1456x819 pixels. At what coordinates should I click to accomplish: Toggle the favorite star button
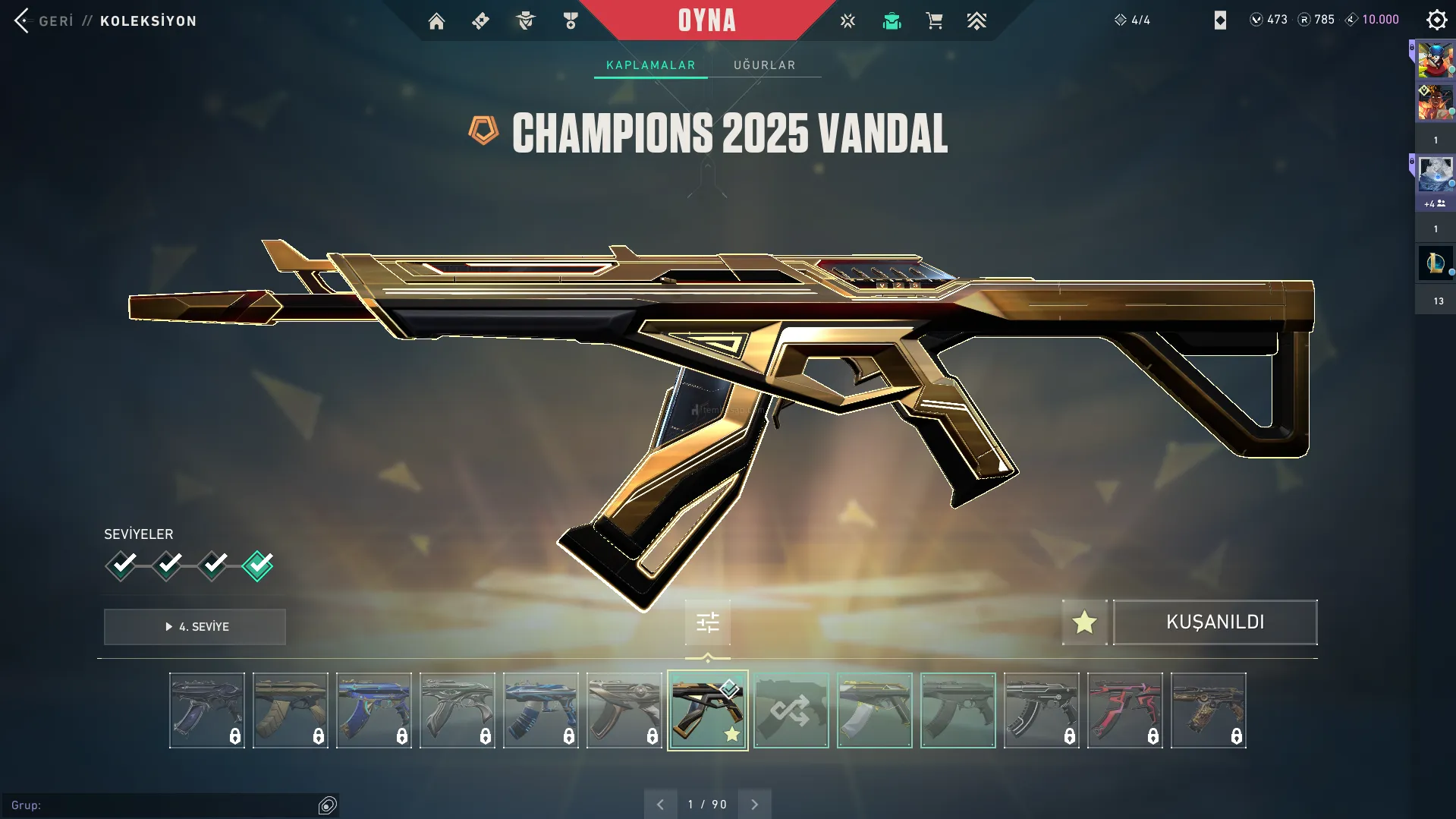point(1084,622)
